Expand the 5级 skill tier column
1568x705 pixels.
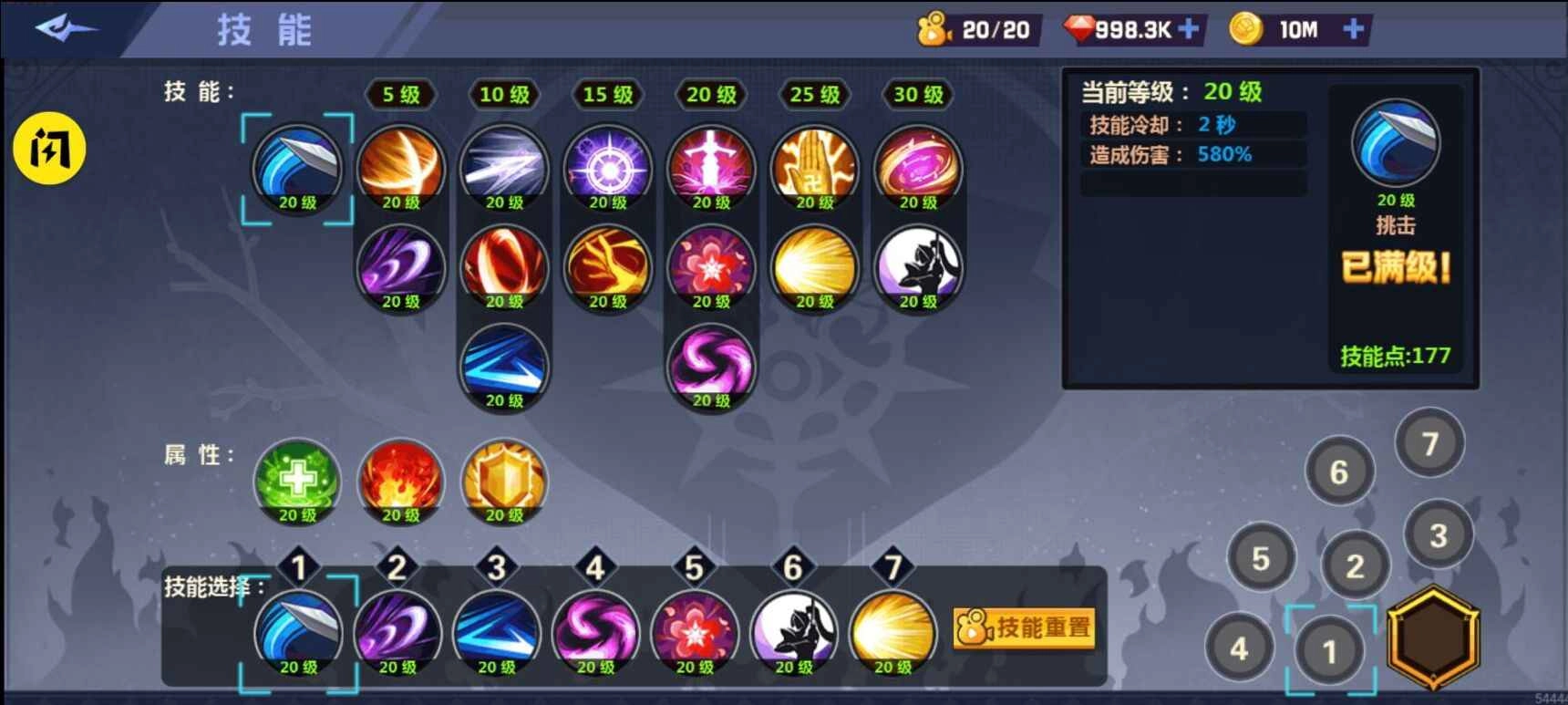[399, 95]
